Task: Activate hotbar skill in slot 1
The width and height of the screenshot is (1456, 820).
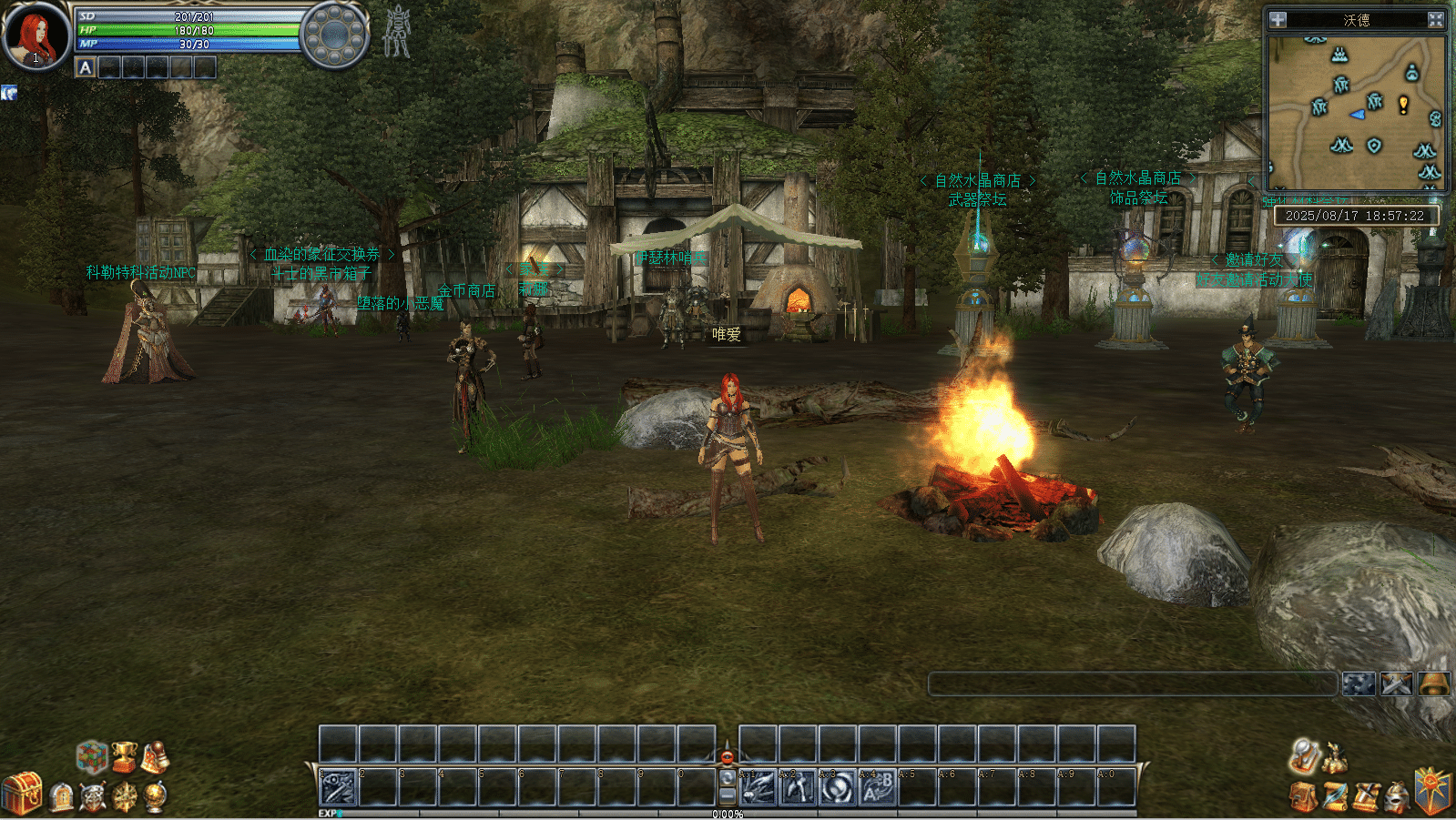Action: (337, 787)
